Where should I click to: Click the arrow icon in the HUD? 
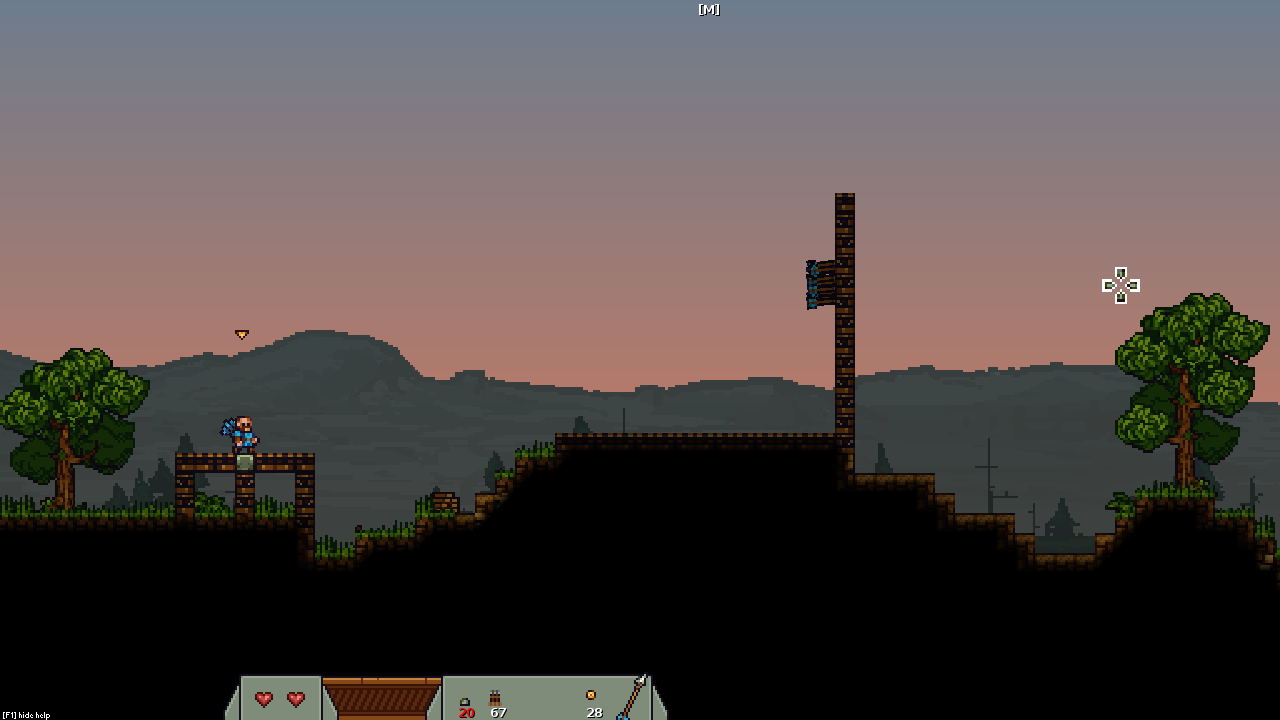tap(632, 697)
